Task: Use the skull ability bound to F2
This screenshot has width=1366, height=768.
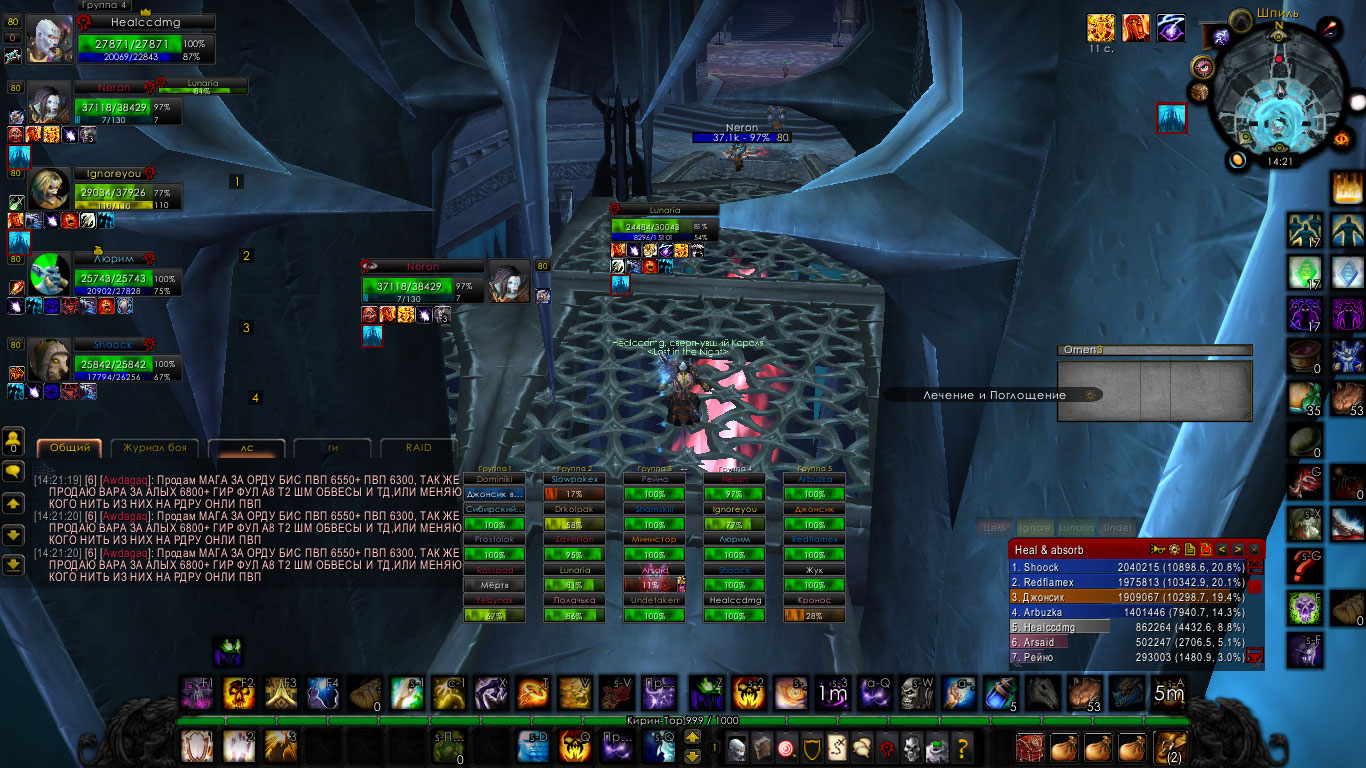Action: pos(240,693)
